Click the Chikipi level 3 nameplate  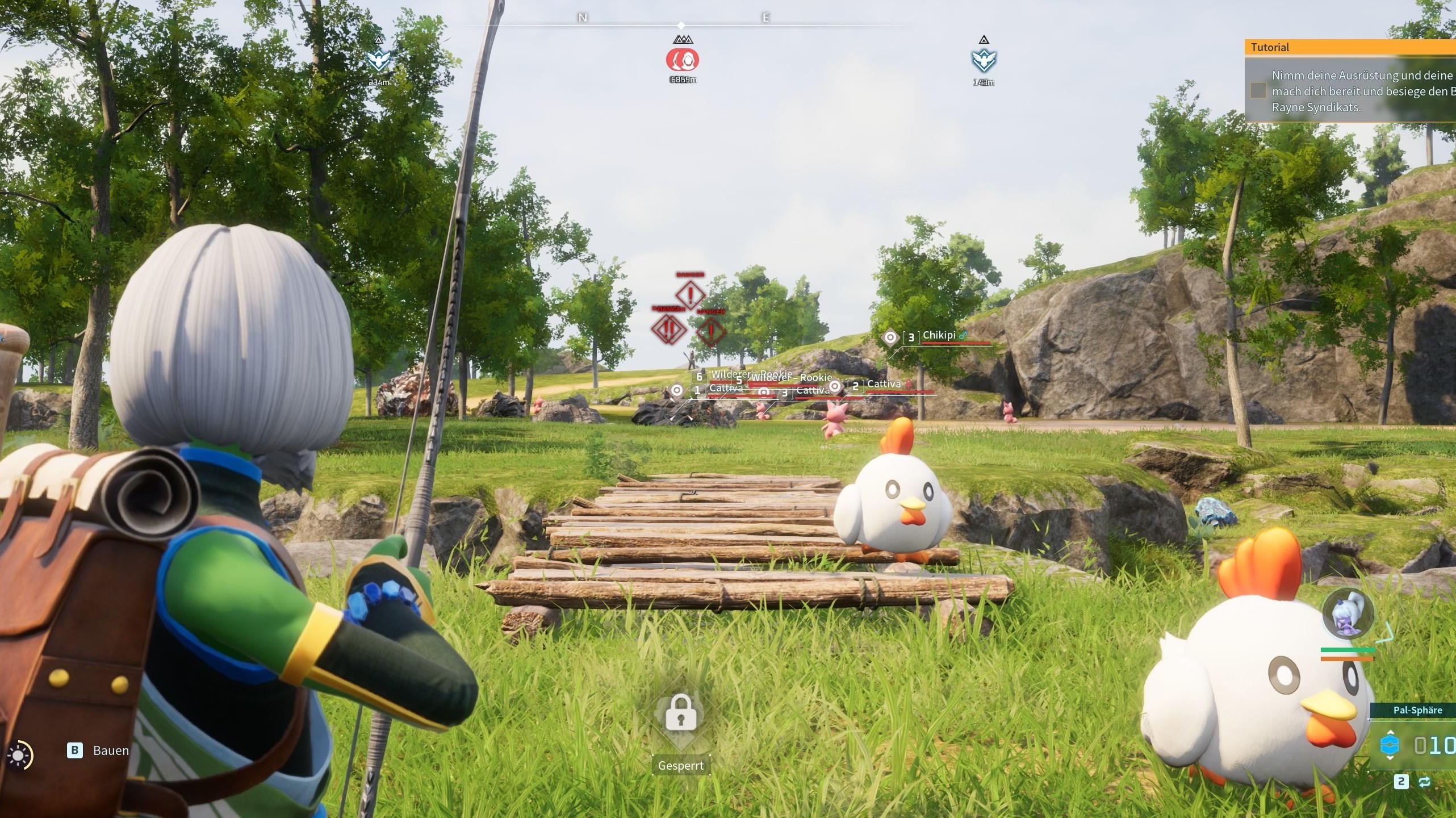tap(939, 336)
